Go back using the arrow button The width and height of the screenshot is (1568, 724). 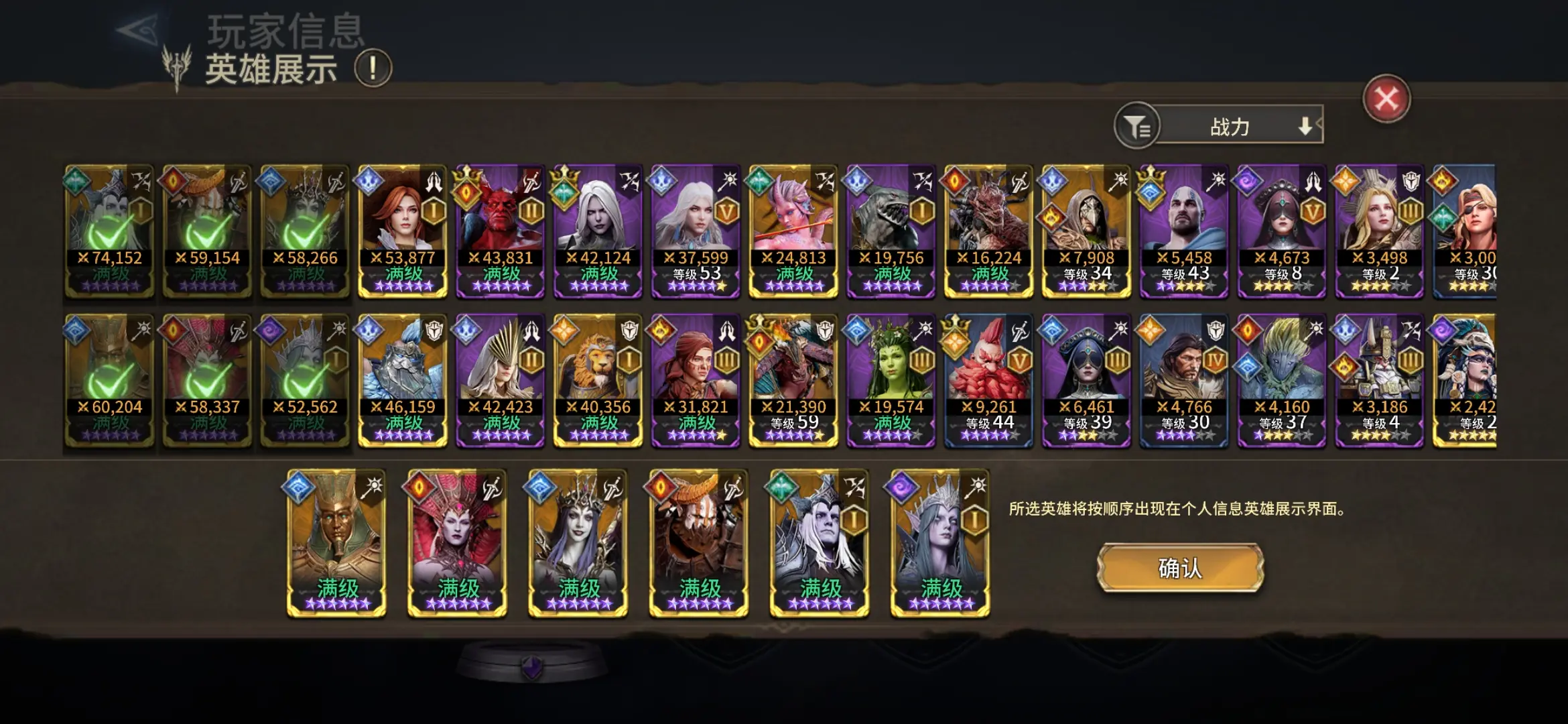pyautogui.click(x=138, y=30)
